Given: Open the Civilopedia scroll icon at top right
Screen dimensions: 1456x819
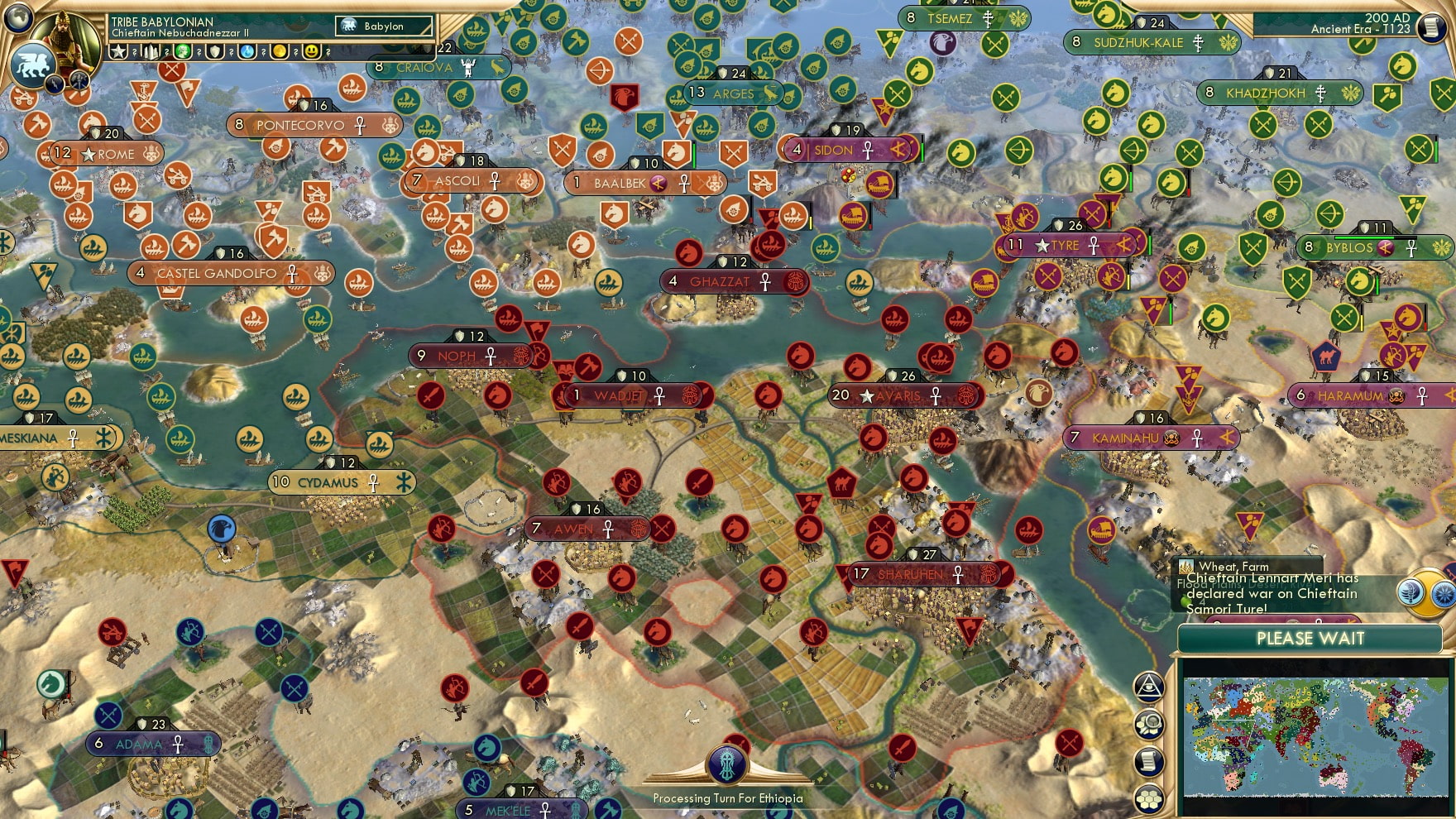Looking at the screenshot, I should click(1432, 27).
